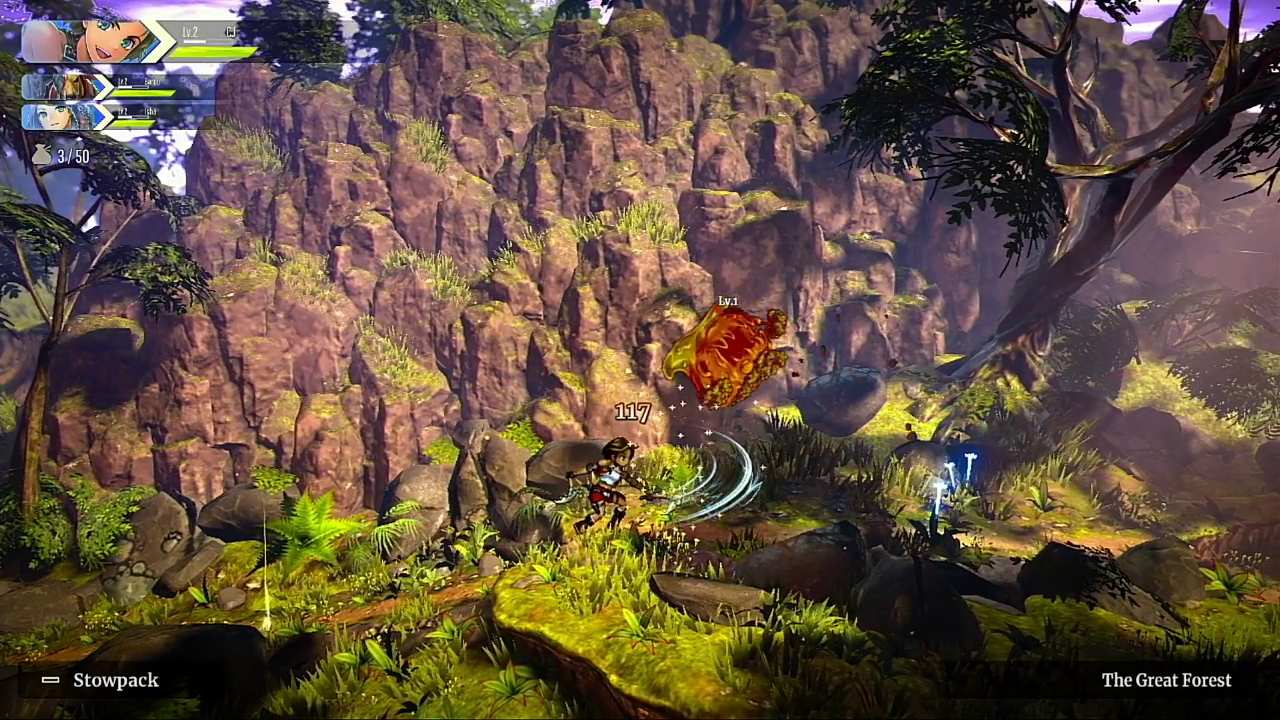The image size is (1280, 720).
Task: Open the Stowpack
Action: click(x=101, y=680)
